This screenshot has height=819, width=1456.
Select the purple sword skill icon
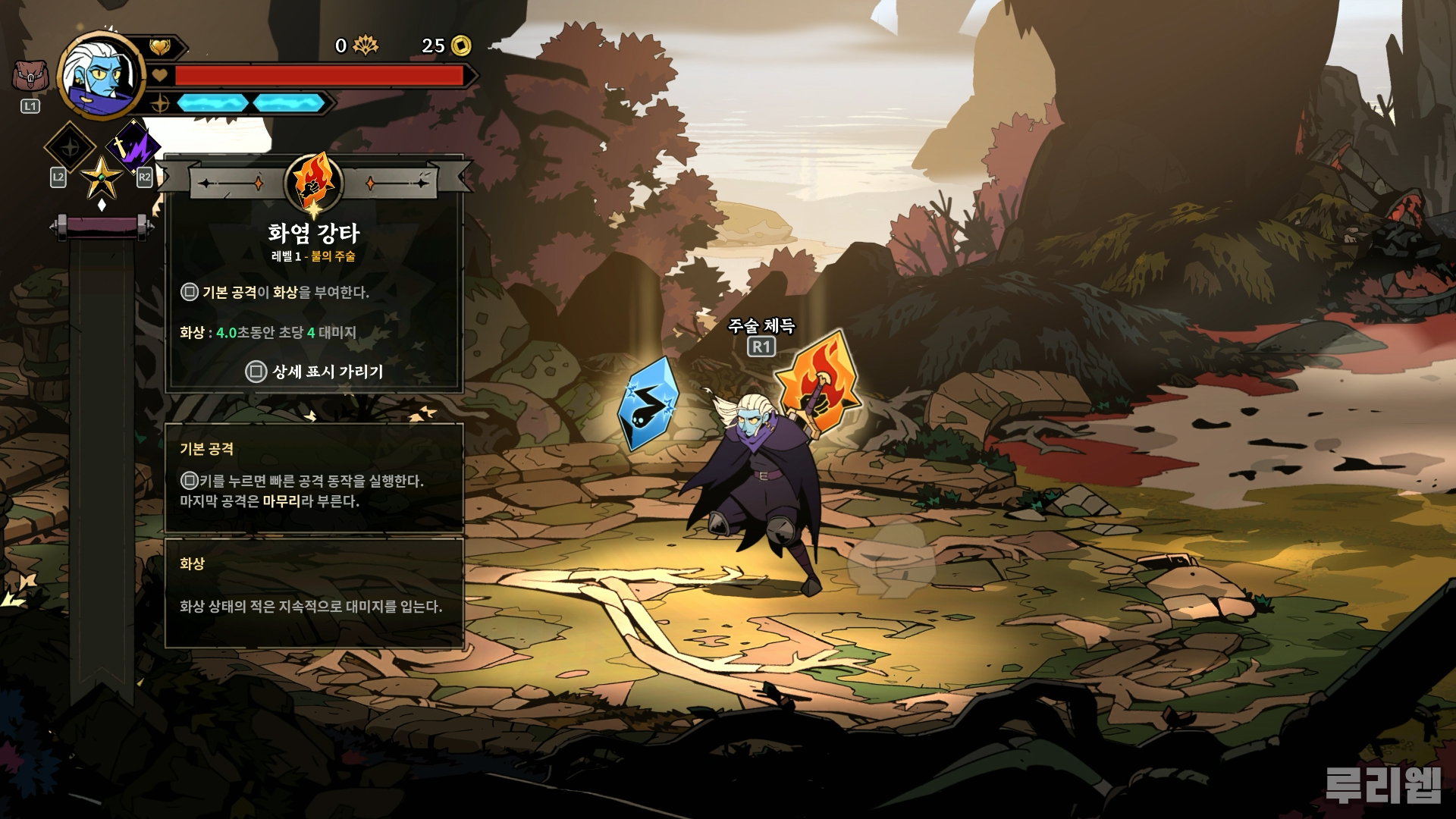click(133, 146)
